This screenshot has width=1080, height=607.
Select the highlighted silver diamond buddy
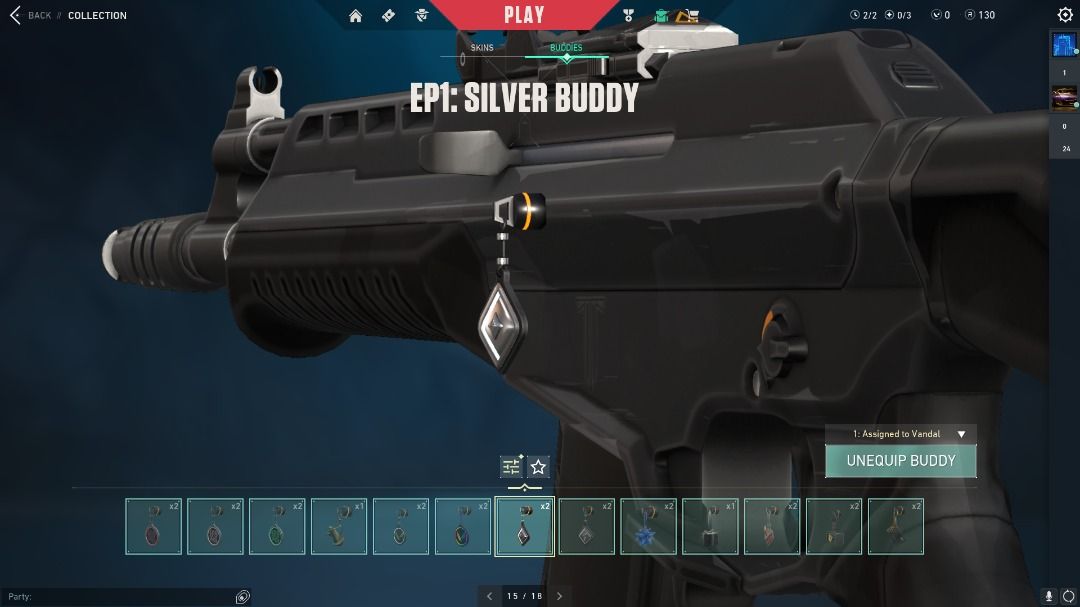[525, 526]
